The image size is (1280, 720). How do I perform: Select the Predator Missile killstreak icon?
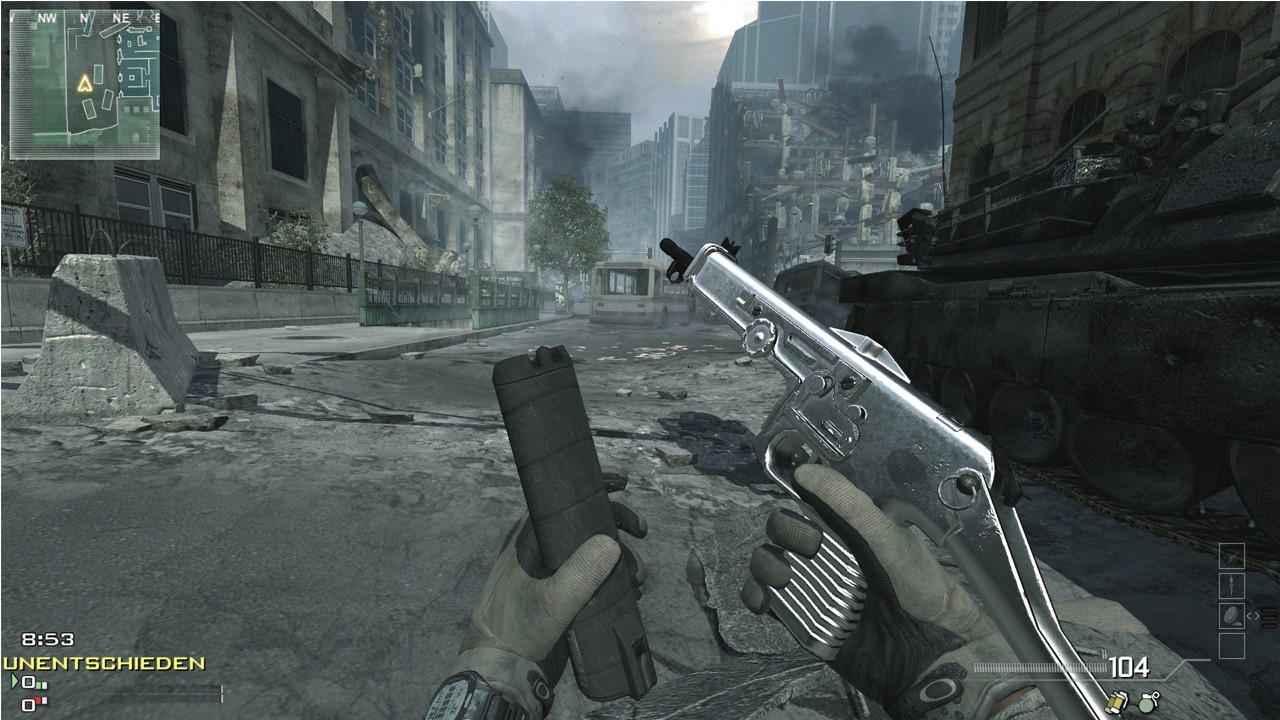[x=1232, y=584]
